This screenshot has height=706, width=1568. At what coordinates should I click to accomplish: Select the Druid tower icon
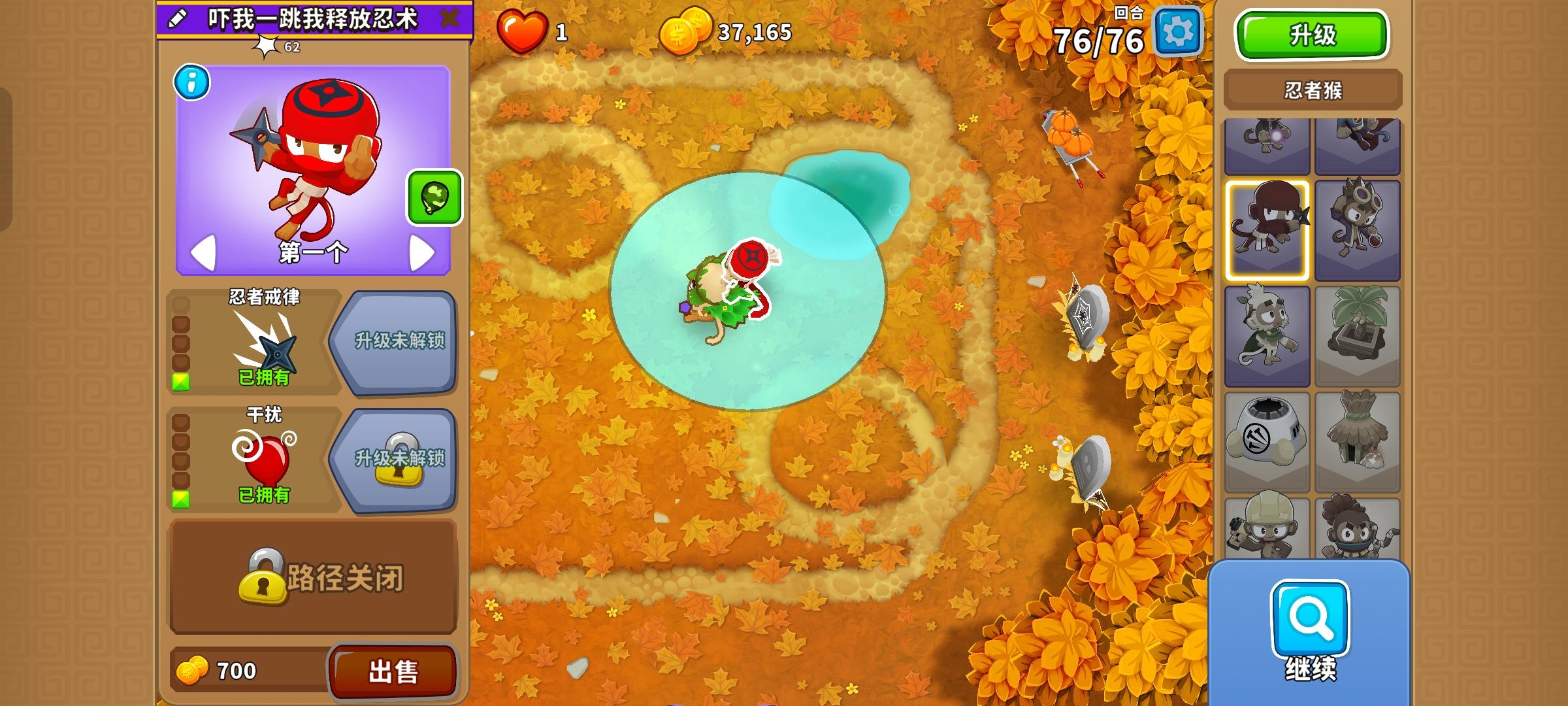tap(1267, 335)
